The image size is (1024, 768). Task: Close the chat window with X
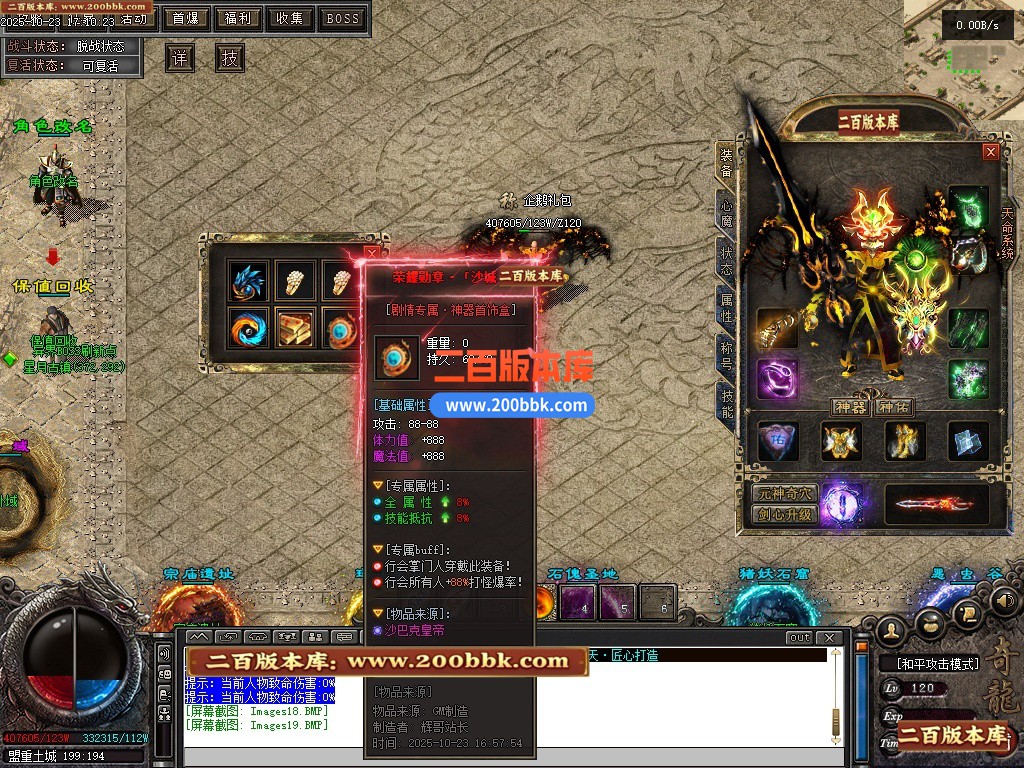[x=827, y=637]
